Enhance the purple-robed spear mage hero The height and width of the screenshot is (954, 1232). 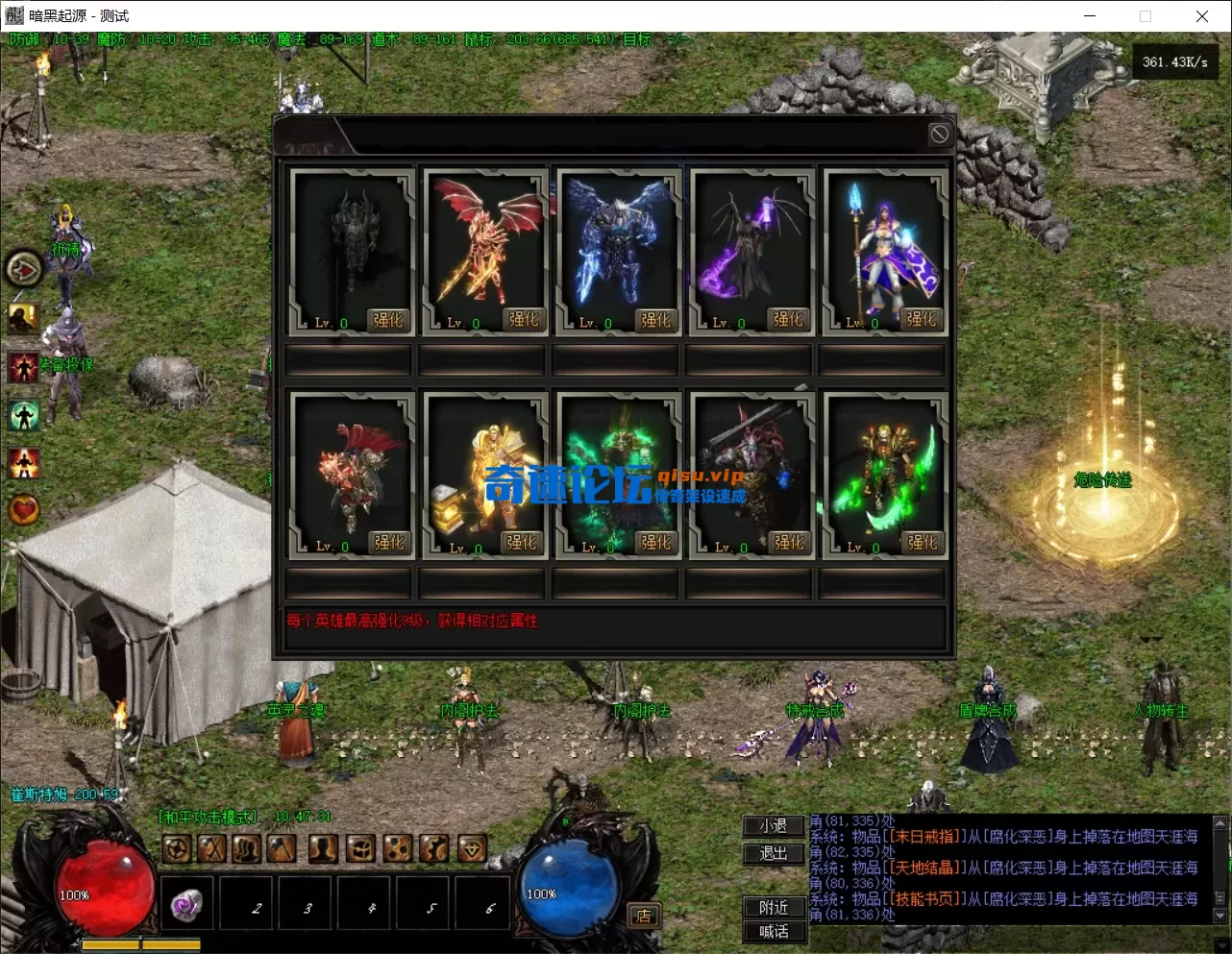(921, 320)
